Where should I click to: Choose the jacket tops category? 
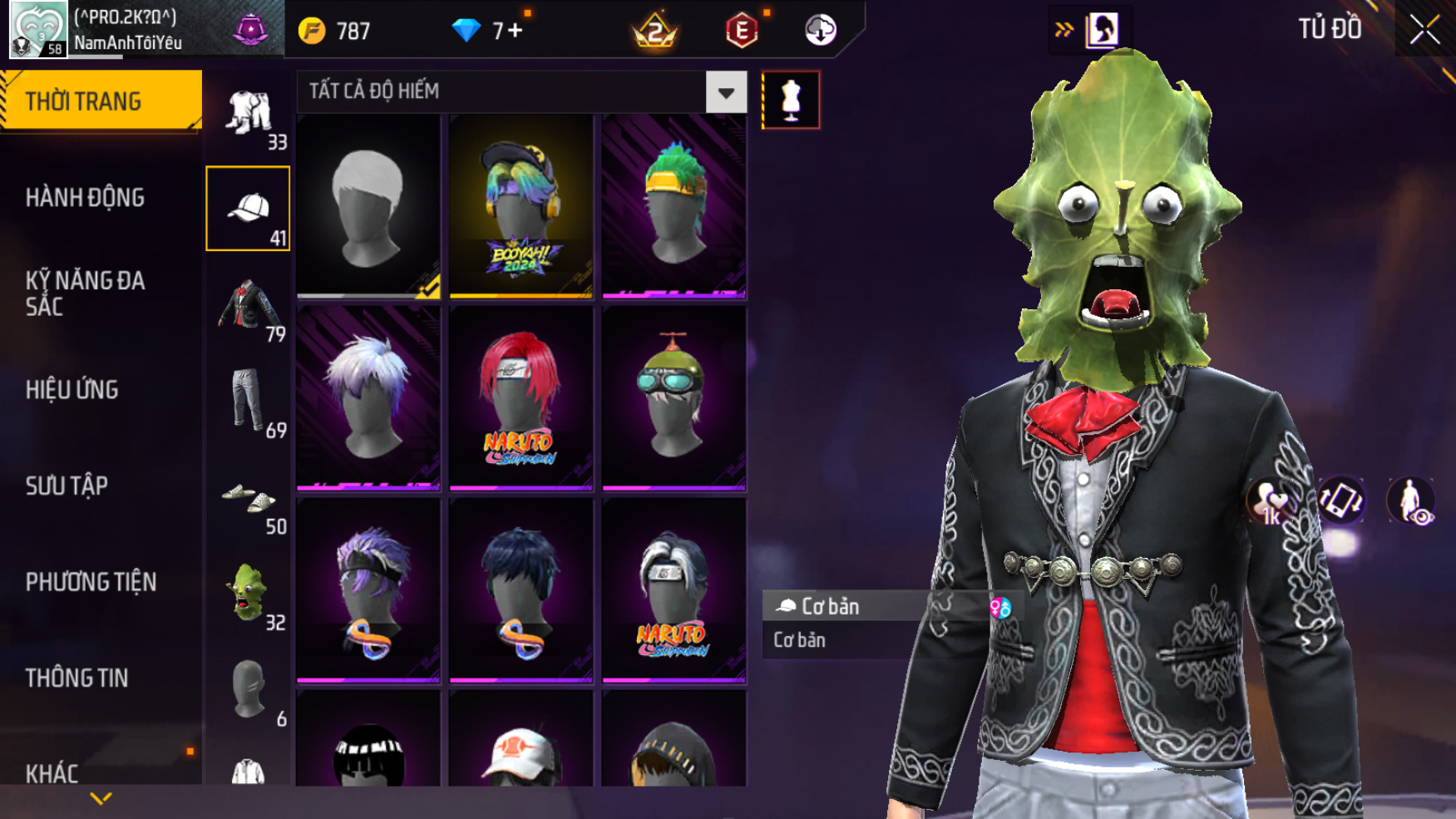pyautogui.click(x=248, y=306)
